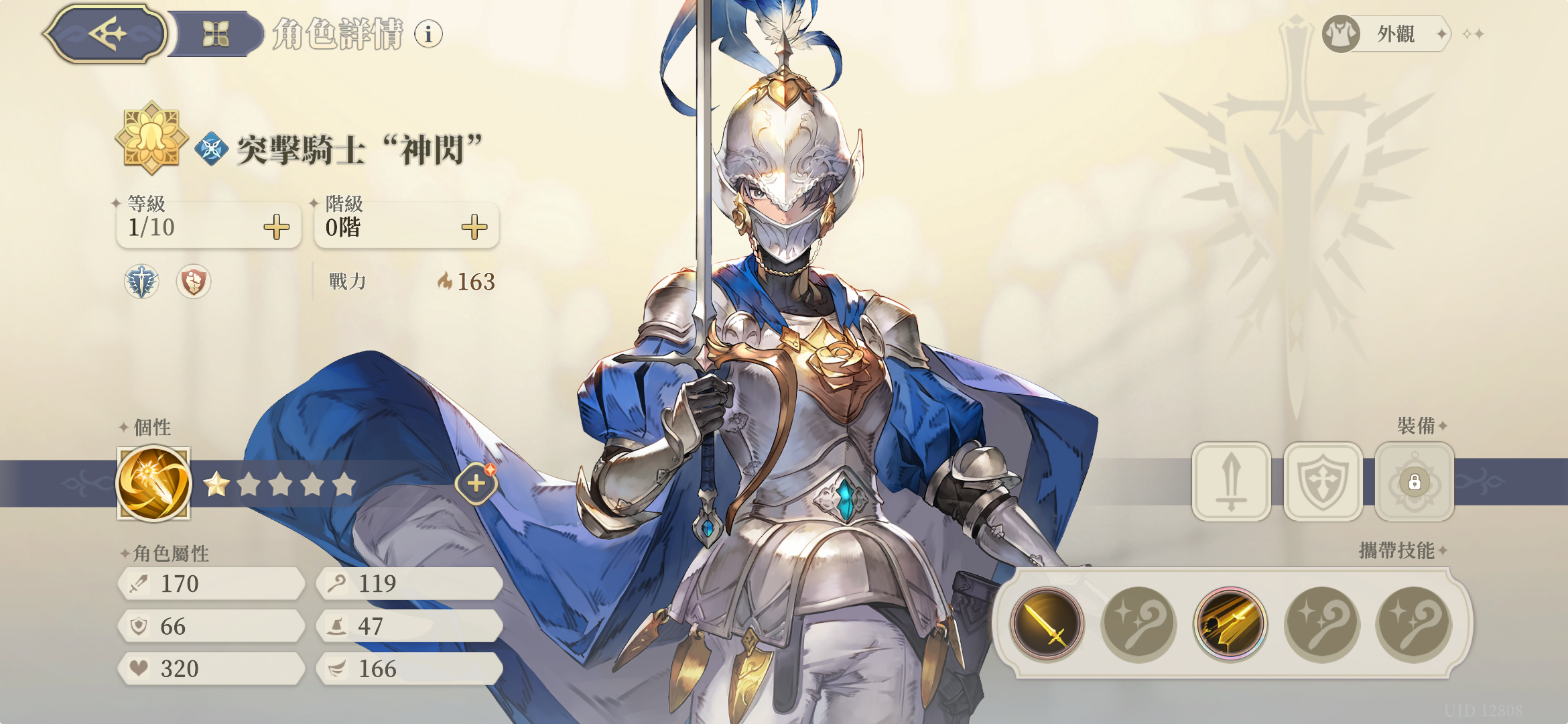
Task: Click the plus badge beside the personality stars
Action: [x=476, y=484]
